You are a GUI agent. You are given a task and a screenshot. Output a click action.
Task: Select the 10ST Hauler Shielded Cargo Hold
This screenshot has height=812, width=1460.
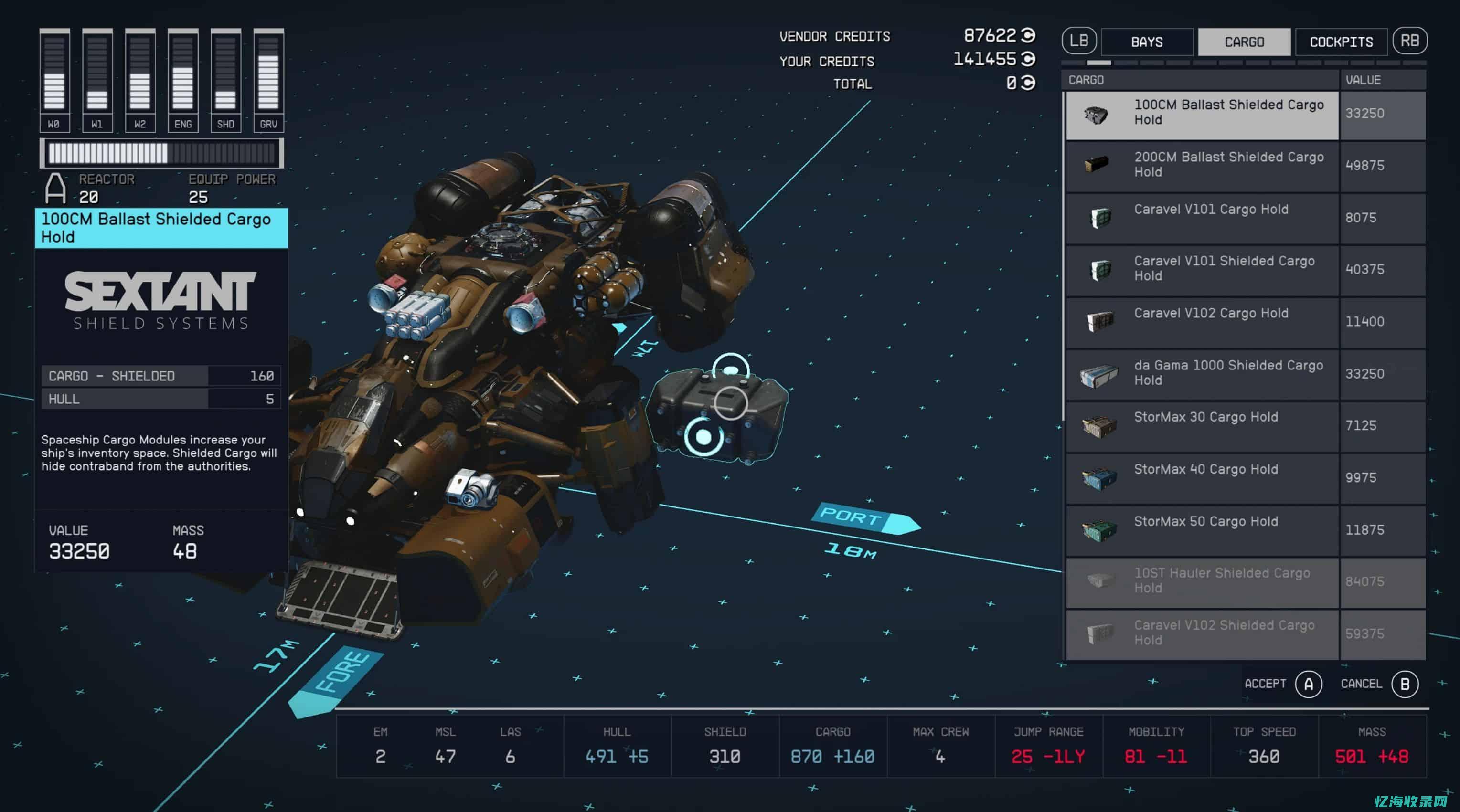pos(1202,581)
